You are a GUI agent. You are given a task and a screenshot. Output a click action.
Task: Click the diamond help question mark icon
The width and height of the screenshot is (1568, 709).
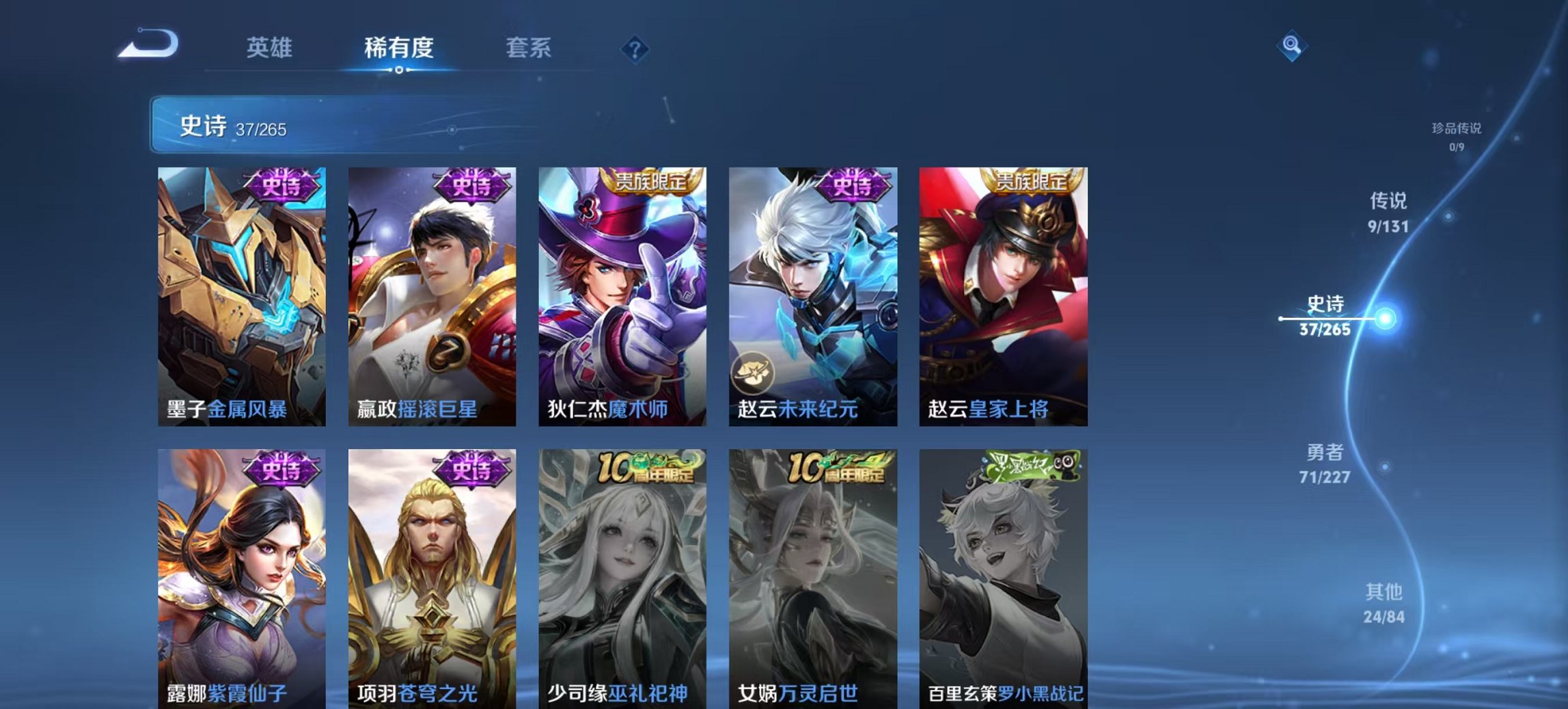click(x=635, y=48)
